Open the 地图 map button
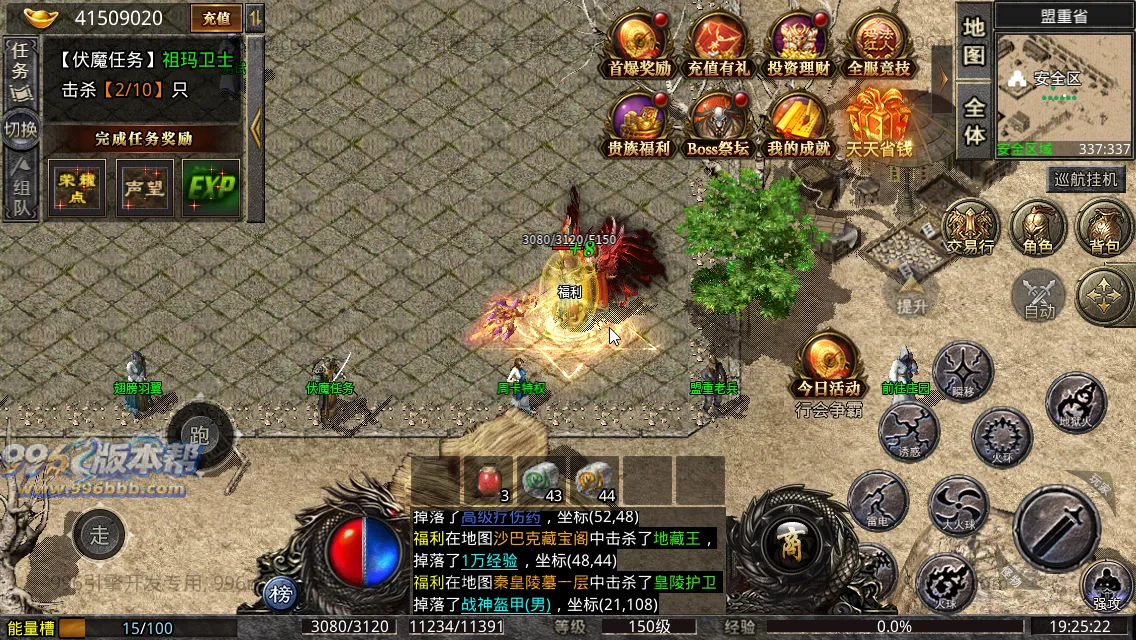Screen dimensions: 1136x640 (974, 40)
